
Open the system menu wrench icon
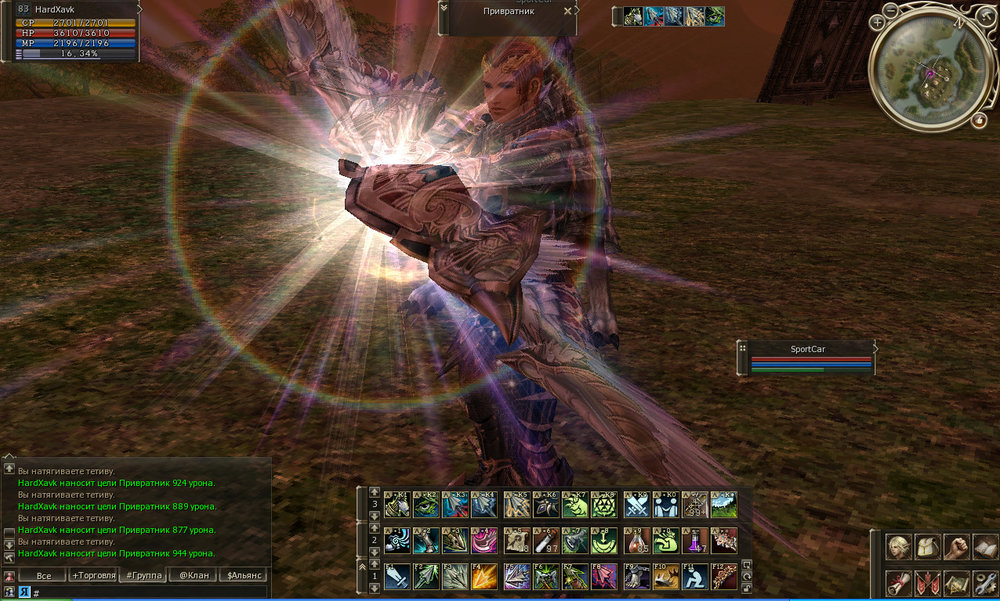tap(986, 584)
